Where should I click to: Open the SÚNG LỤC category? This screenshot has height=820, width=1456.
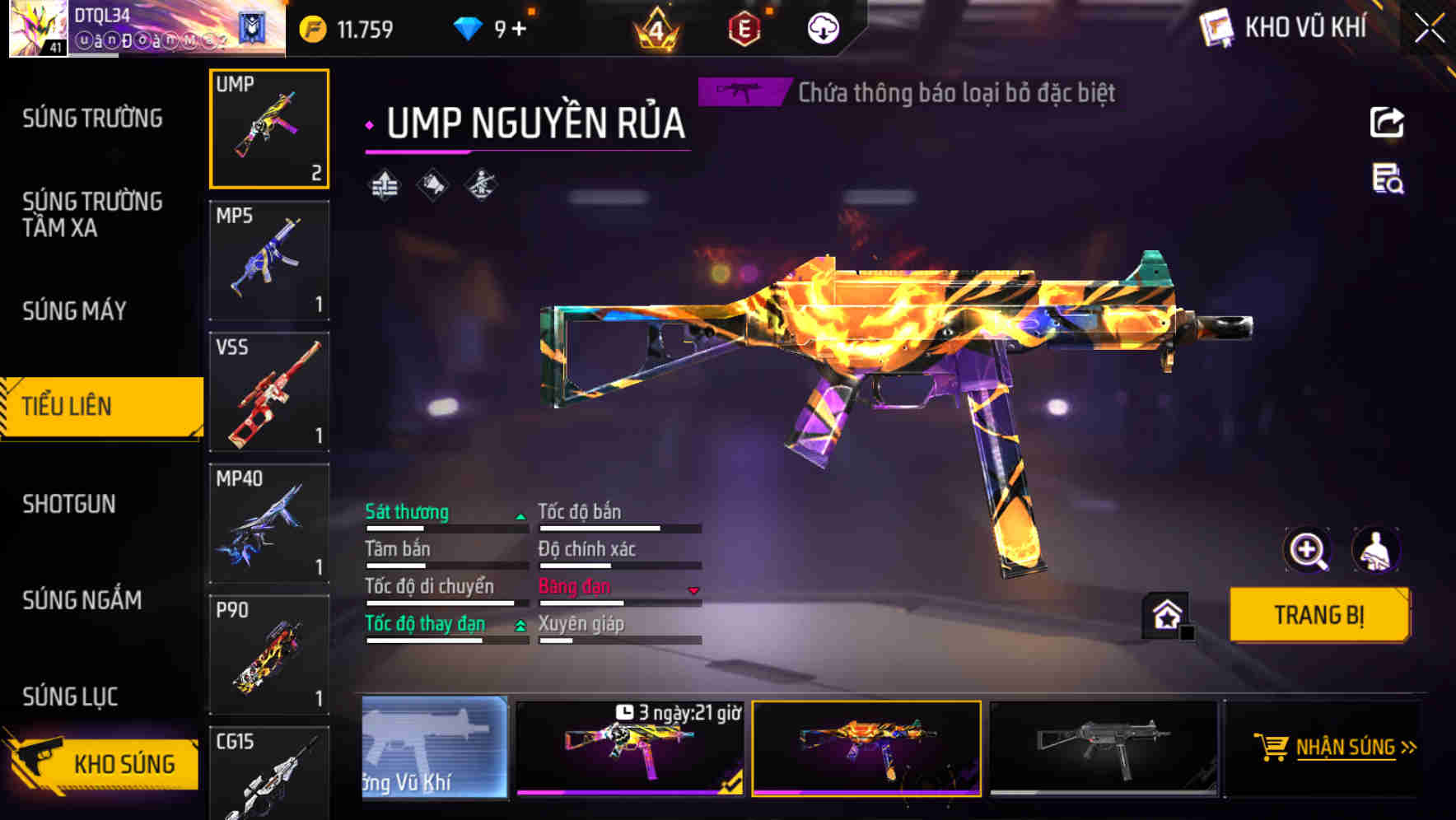[x=70, y=697]
